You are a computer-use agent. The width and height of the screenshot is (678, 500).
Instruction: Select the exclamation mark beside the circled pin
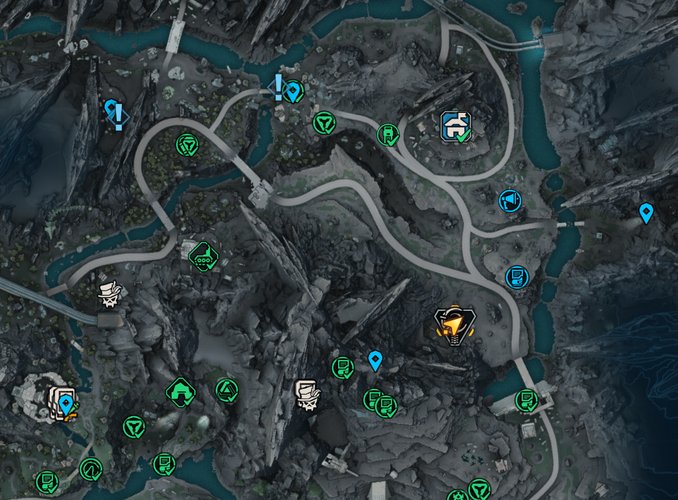278,88
